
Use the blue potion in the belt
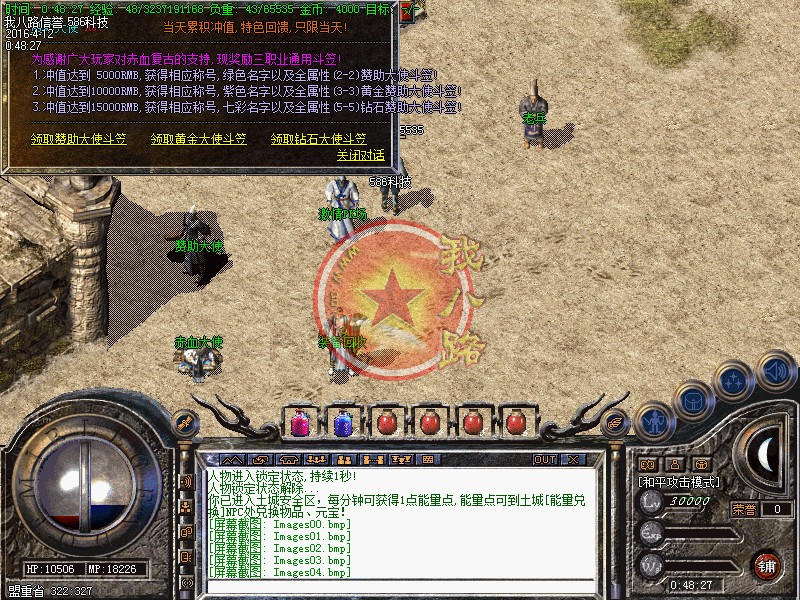tap(341, 422)
